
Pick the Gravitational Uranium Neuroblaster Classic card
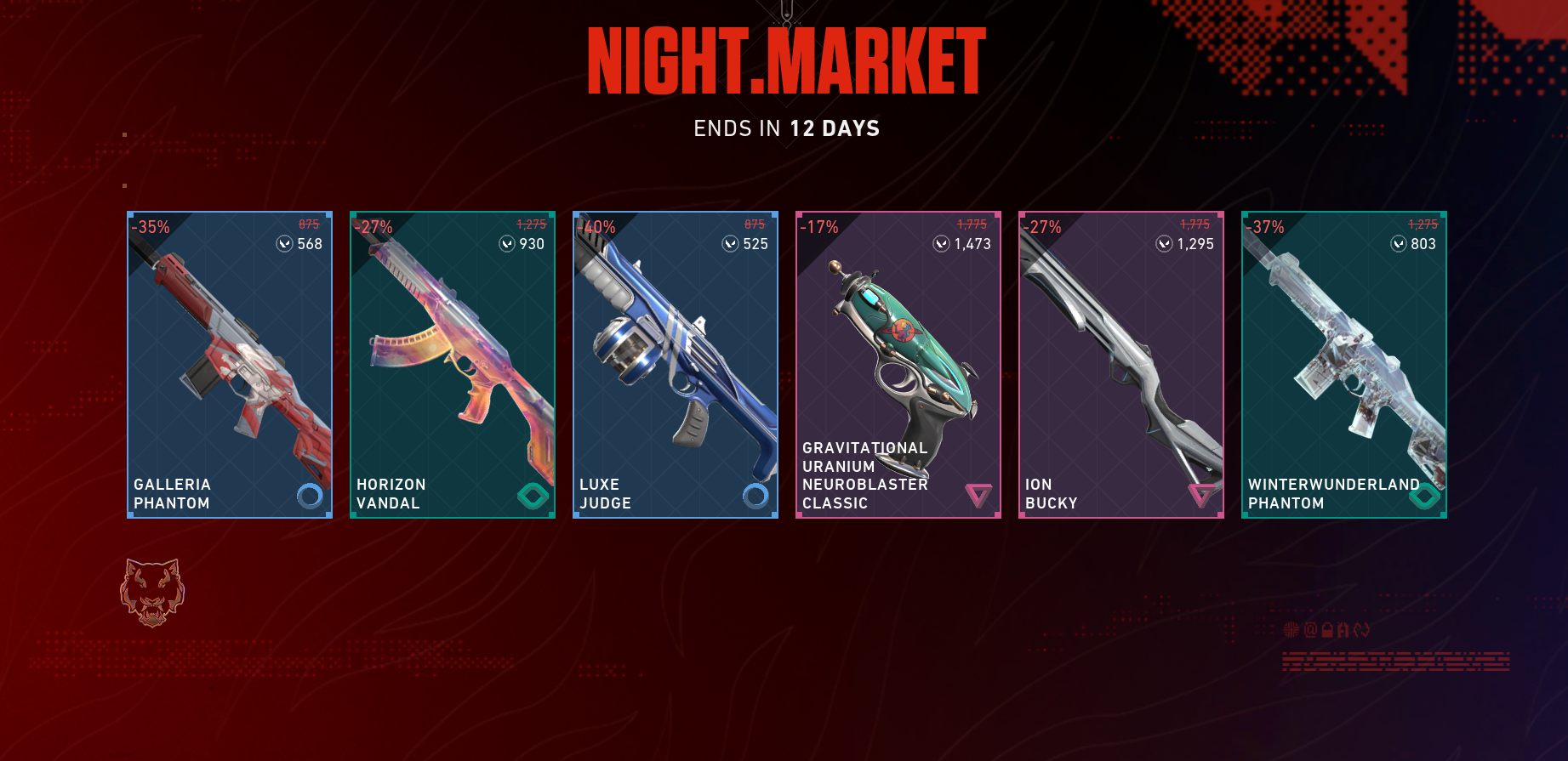pos(898,365)
